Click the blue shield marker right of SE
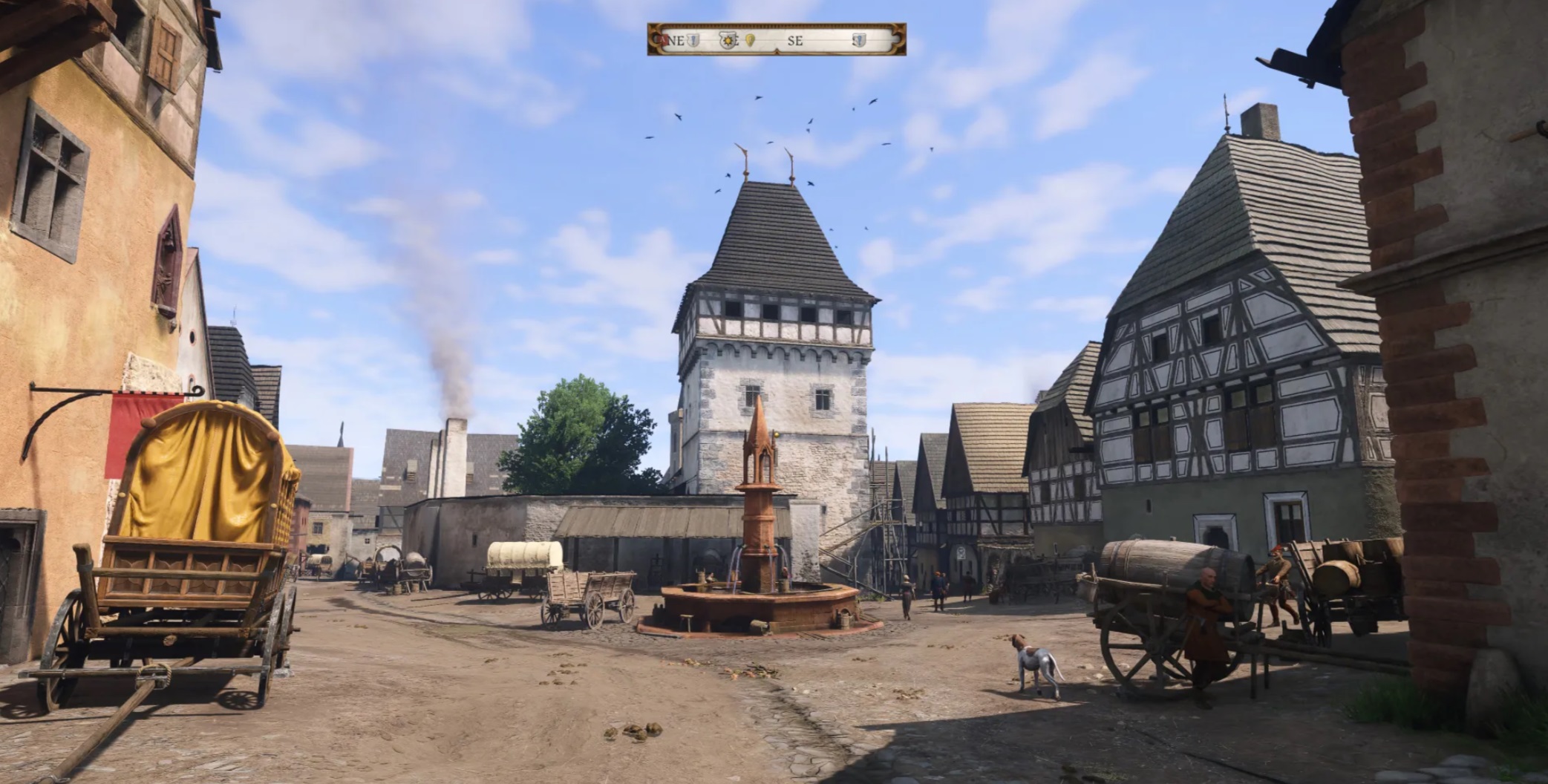Image resolution: width=1548 pixels, height=784 pixels. 859,40
